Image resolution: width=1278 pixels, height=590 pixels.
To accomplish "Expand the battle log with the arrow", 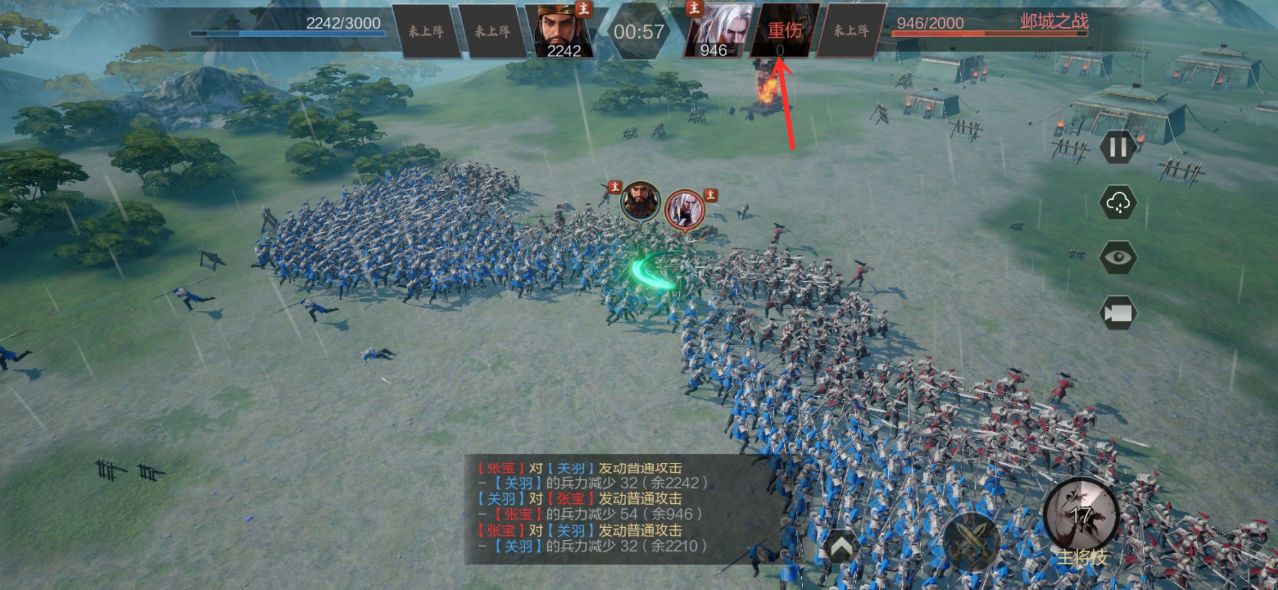I will (x=841, y=545).
